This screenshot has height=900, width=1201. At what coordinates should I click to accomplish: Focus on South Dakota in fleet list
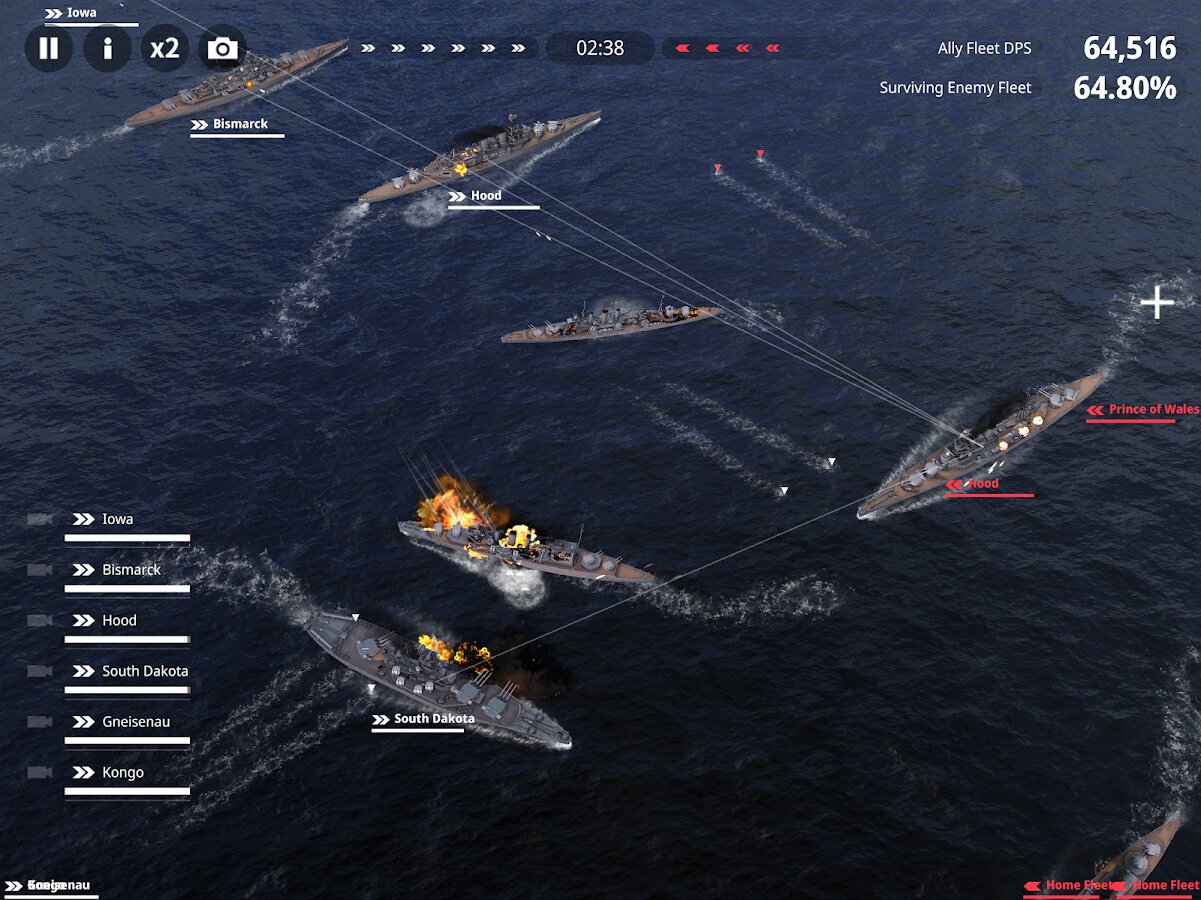[144, 672]
